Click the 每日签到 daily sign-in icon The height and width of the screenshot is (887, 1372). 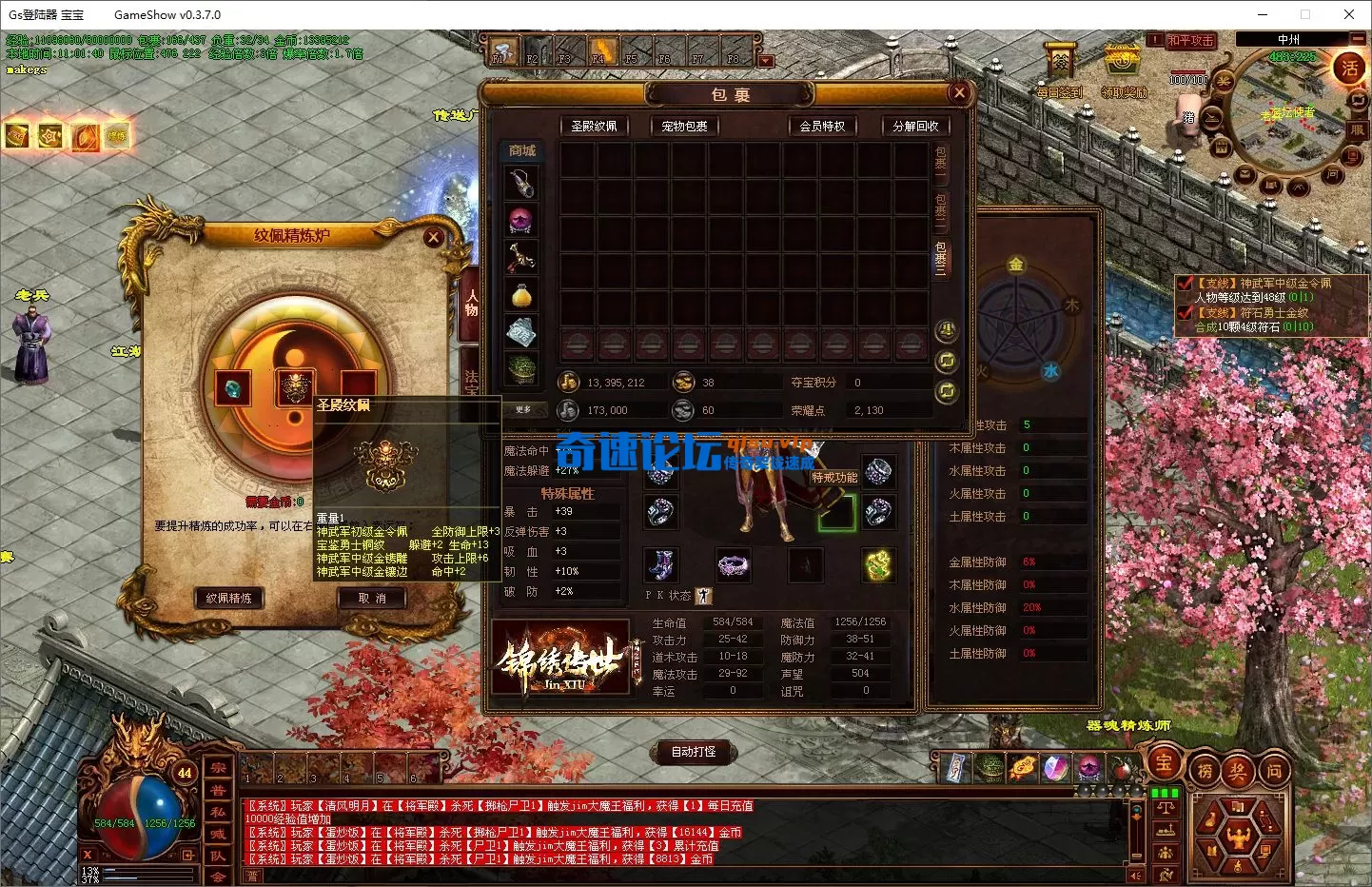pyautogui.click(x=1060, y=60)
